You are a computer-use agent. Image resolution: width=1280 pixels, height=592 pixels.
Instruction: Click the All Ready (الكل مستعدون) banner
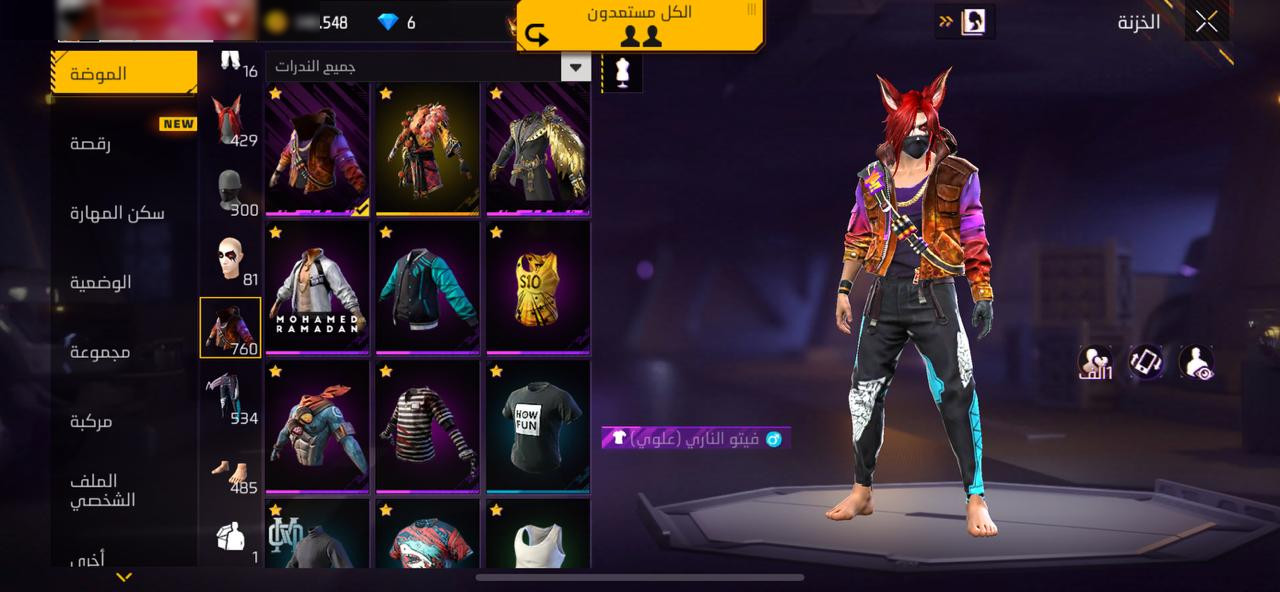[640, 25]
